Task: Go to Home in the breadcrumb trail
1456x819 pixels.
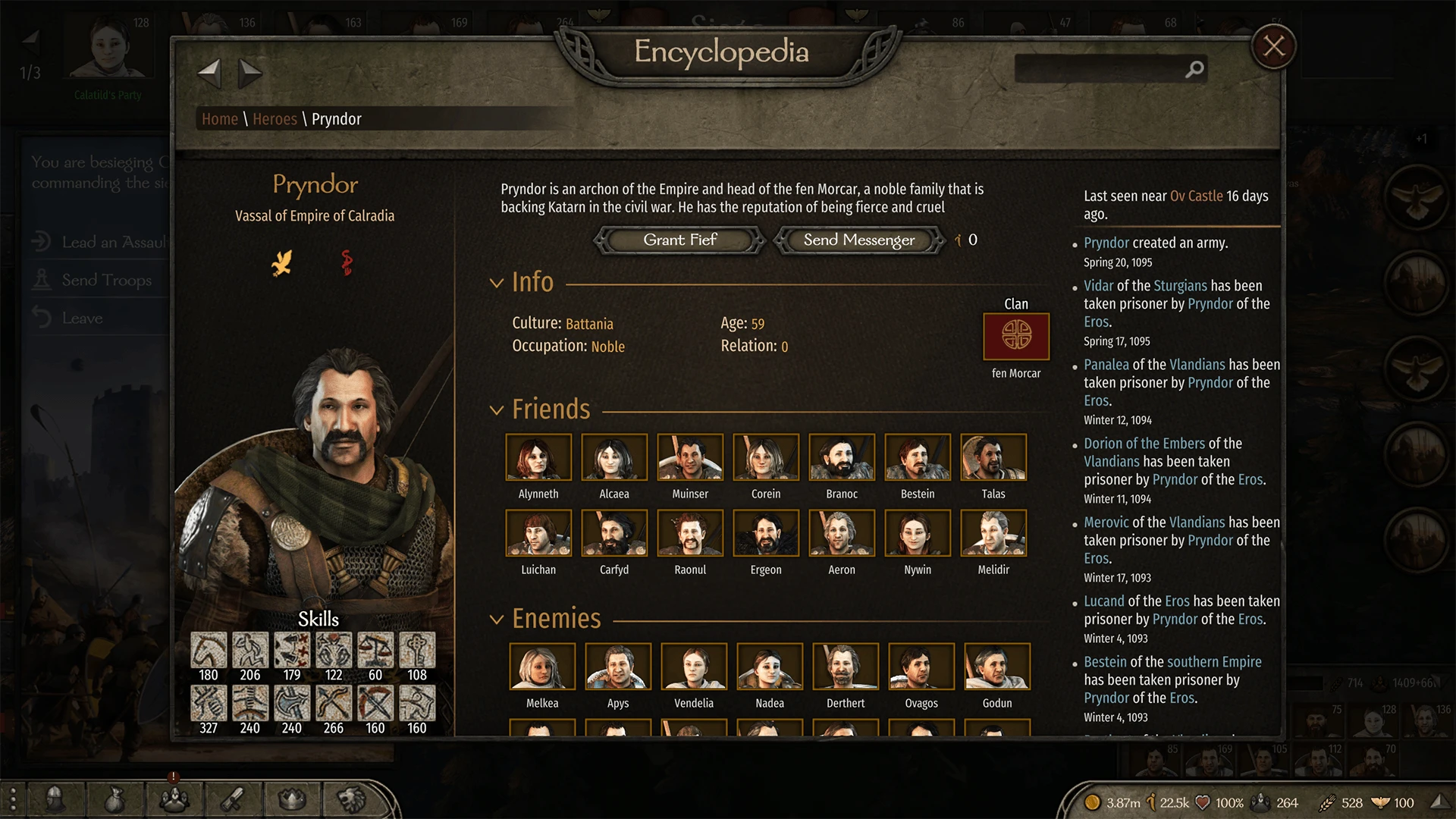Action: pyautogui.click(x=219, y=118)
